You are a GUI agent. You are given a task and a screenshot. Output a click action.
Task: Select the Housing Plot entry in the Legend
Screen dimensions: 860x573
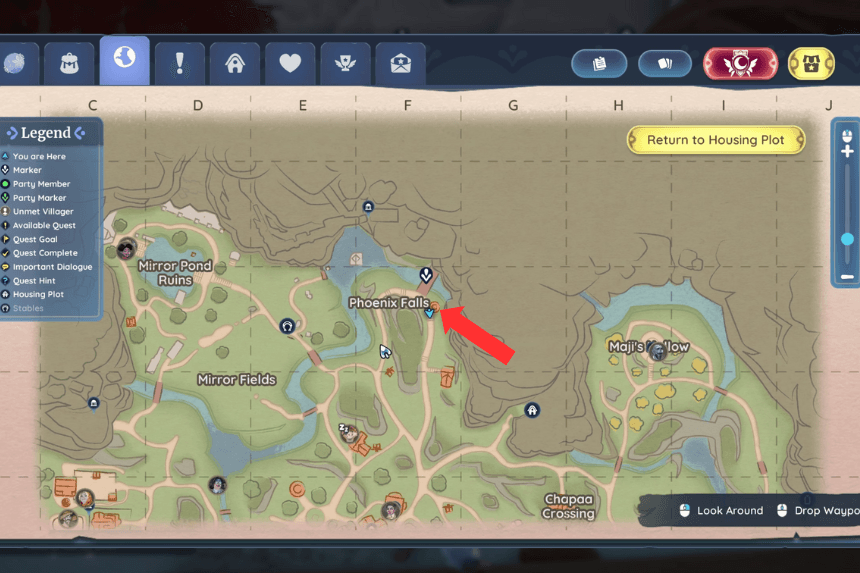point(38,295)
